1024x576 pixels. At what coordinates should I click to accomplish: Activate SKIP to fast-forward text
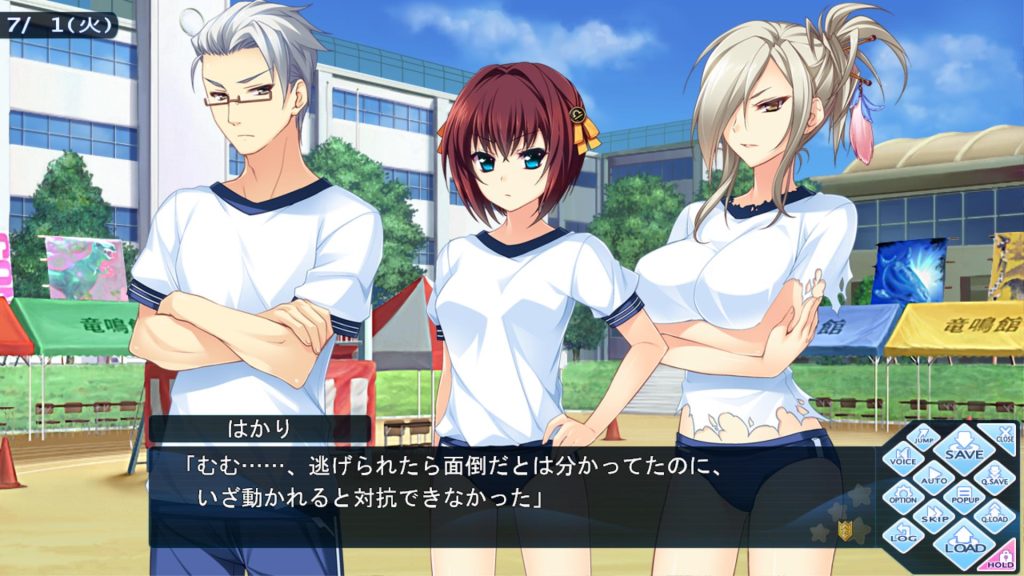tap(934, 517)
